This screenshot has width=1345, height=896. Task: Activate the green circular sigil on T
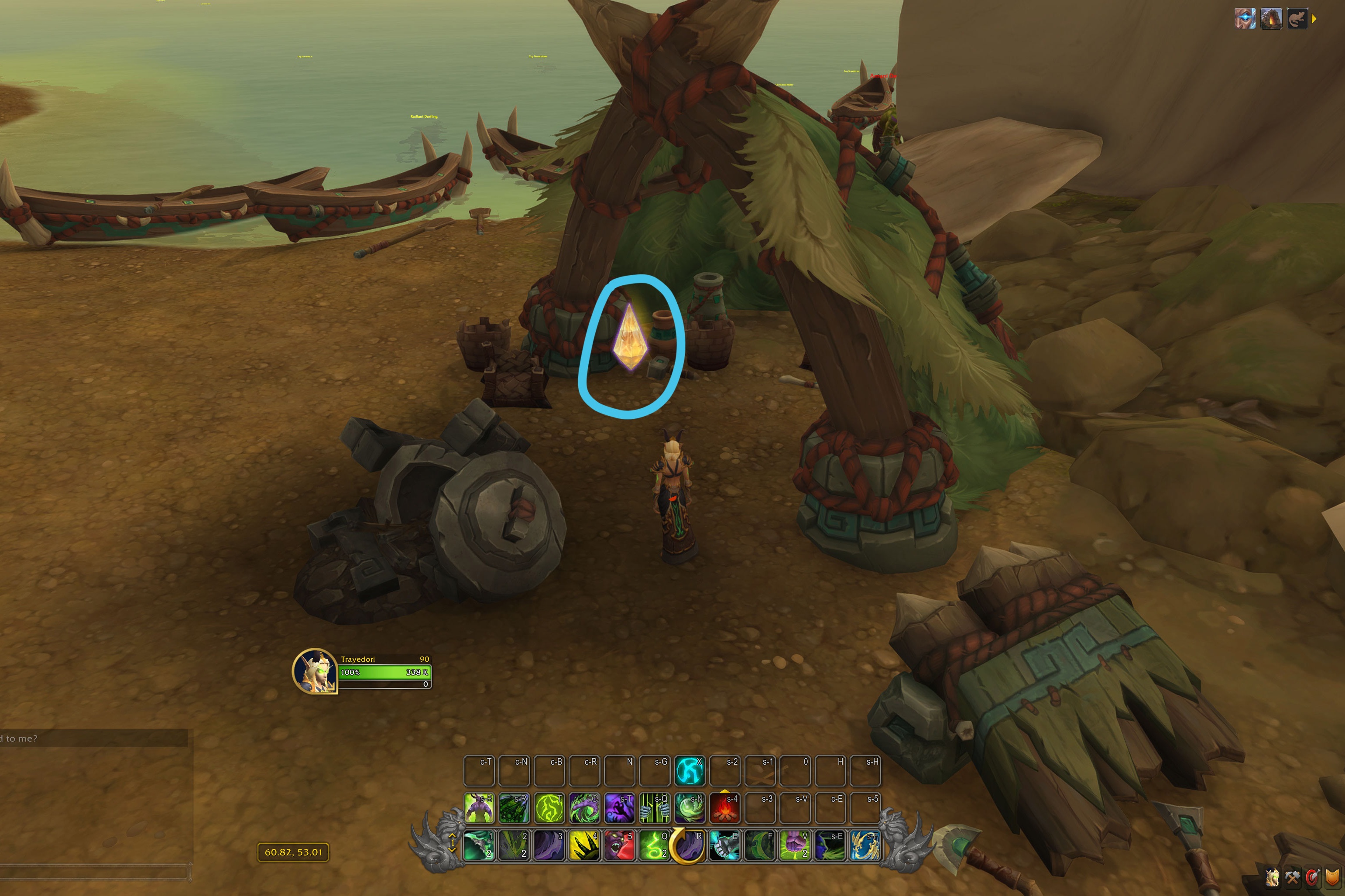[549, 807]
